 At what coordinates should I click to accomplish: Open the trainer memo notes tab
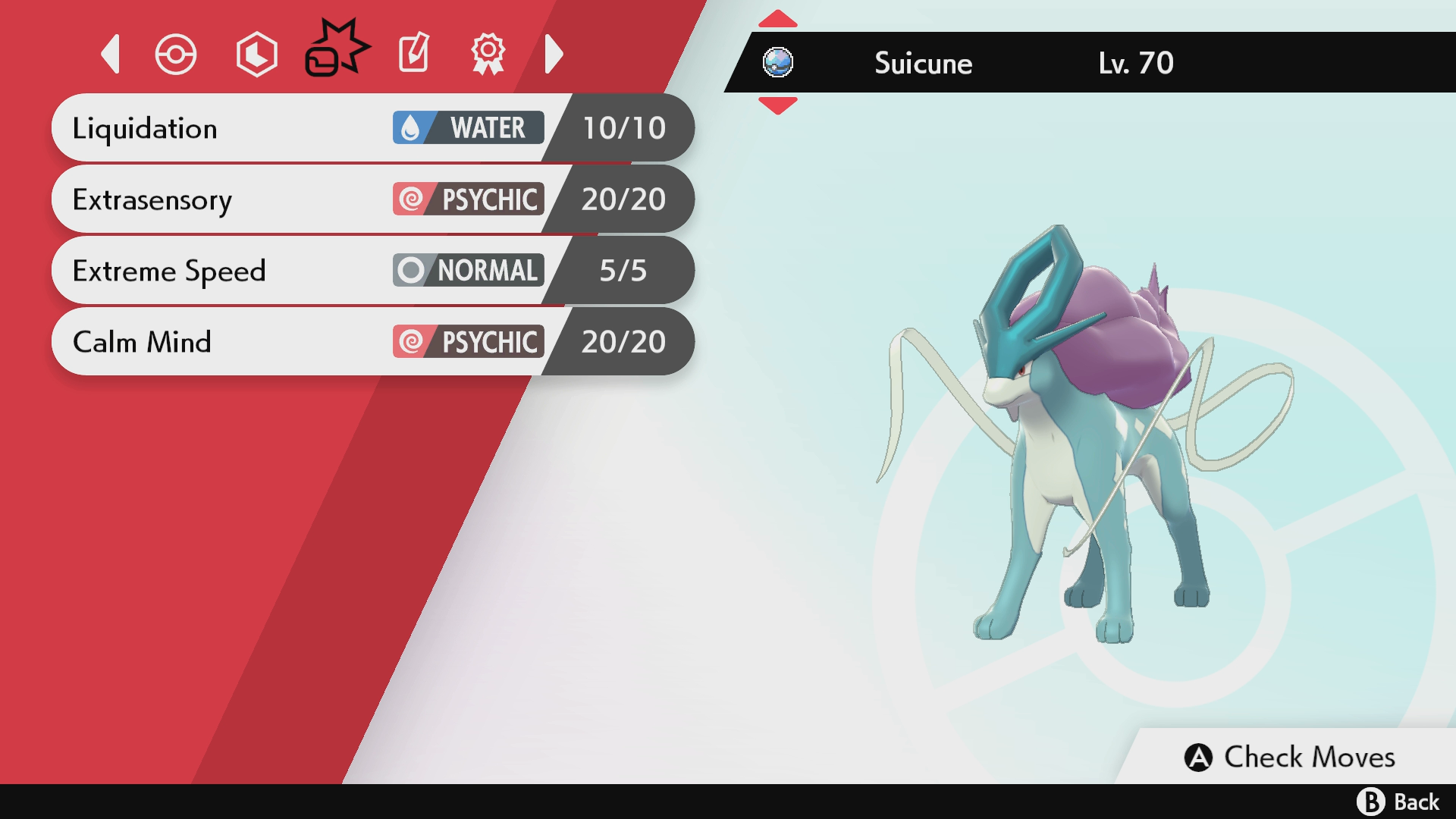click(414, 53)
